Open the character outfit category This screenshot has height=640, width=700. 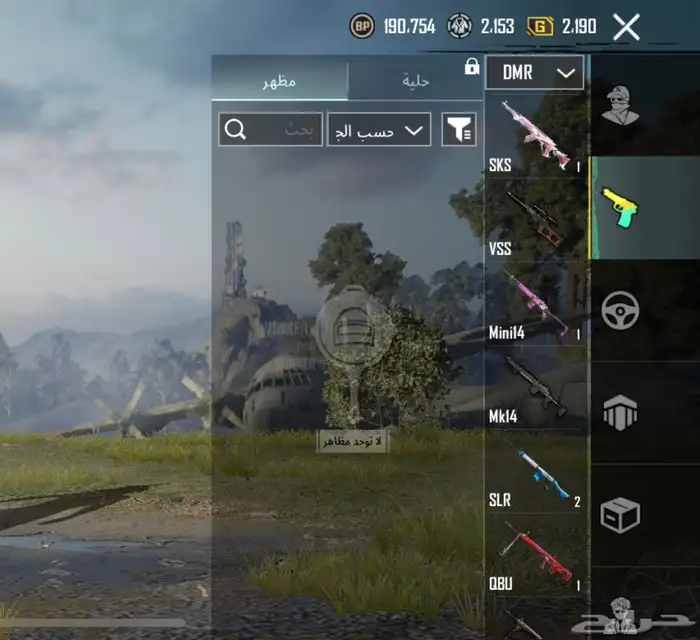point(621,105)
